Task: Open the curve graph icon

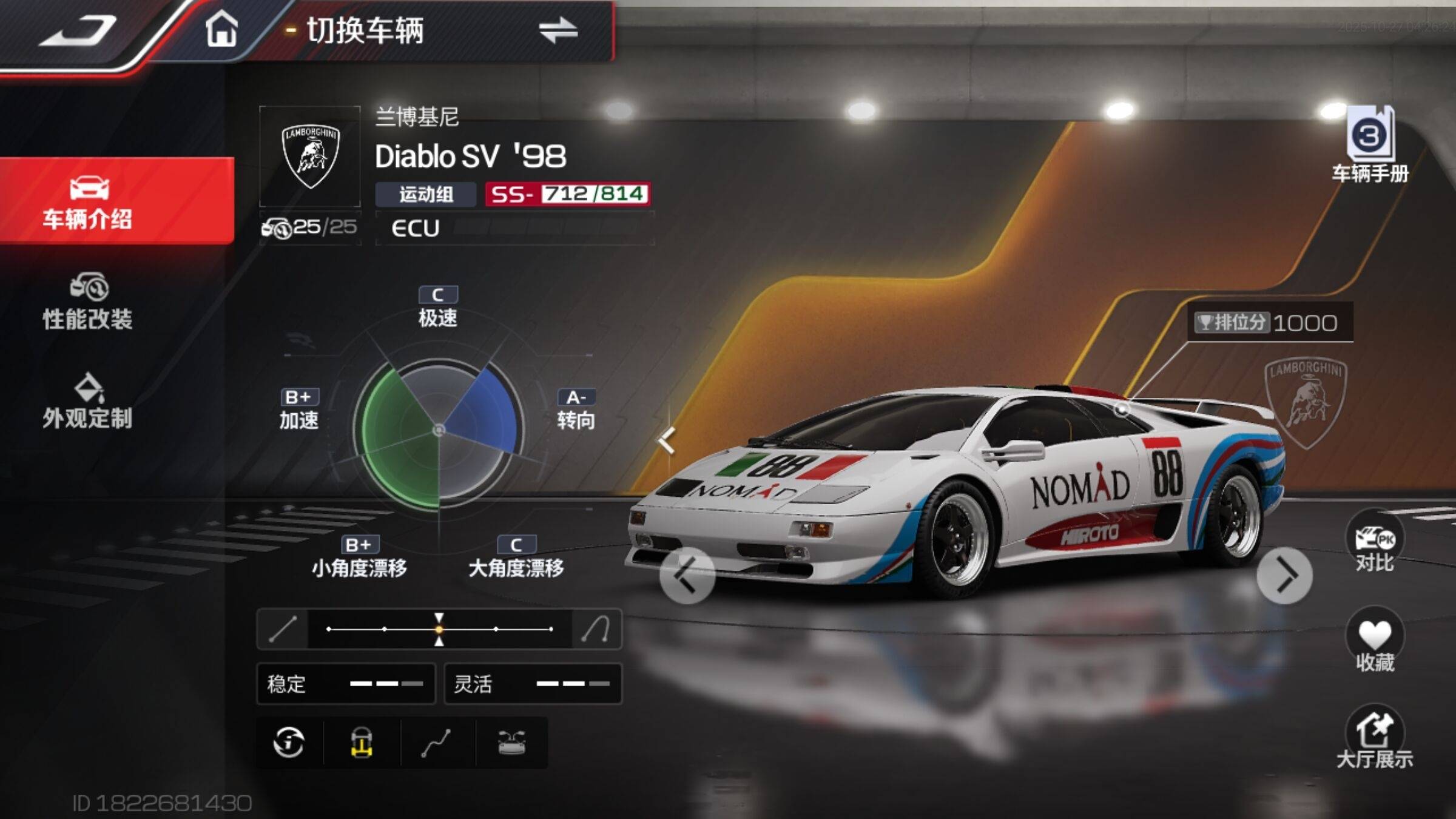Action: click(x=436, y=743)
